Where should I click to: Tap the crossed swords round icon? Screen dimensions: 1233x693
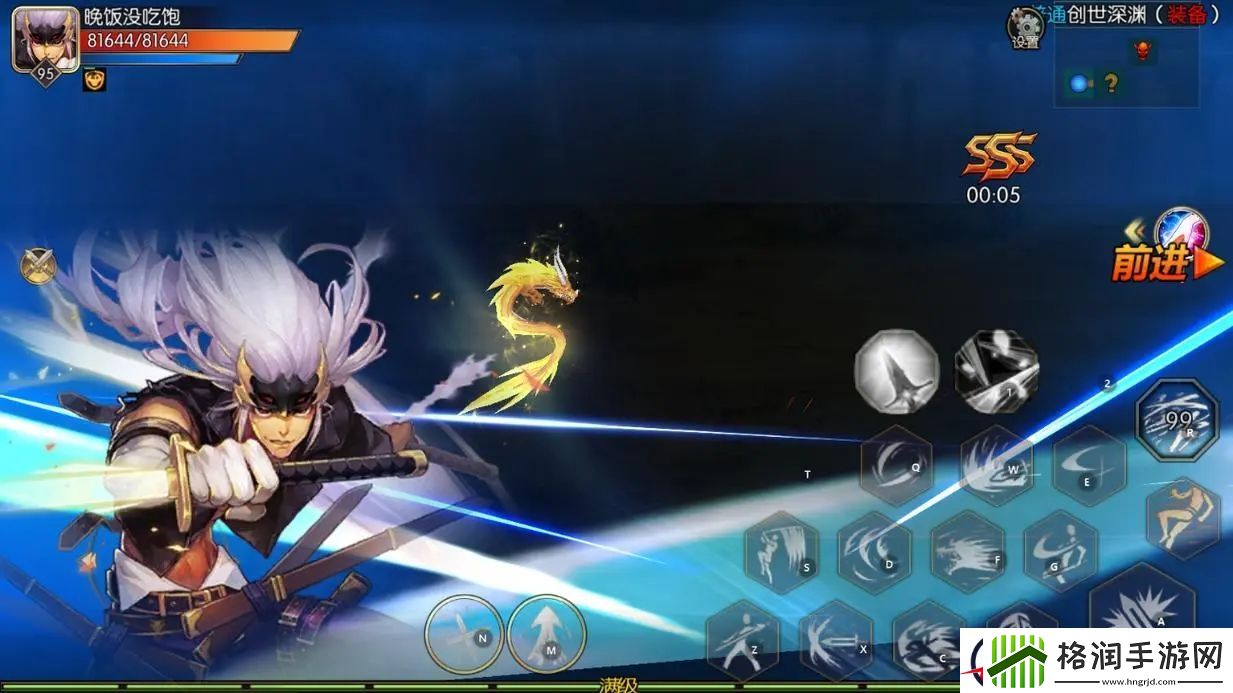pos(38,265)
